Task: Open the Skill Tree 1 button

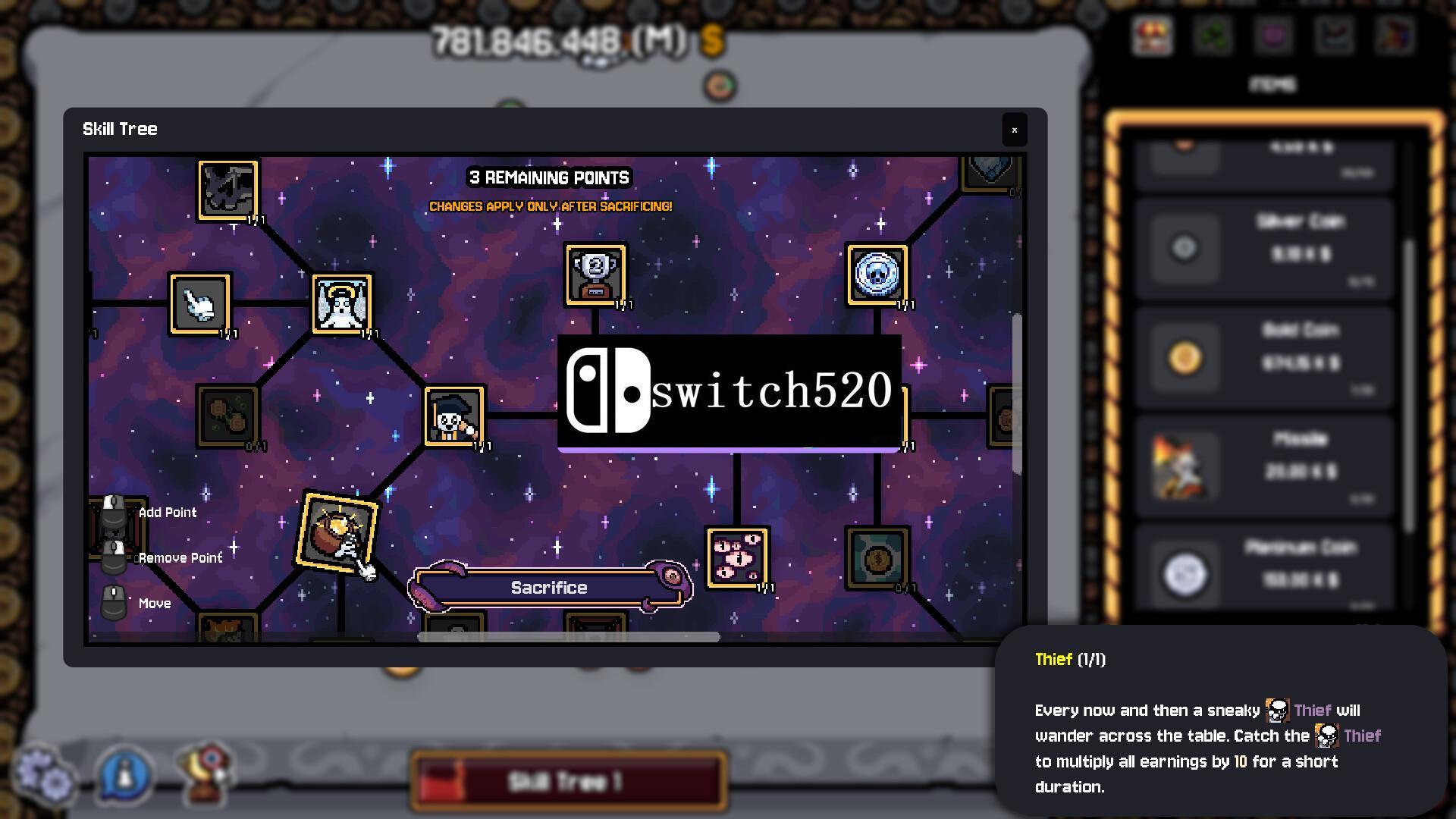Action: 569,781
